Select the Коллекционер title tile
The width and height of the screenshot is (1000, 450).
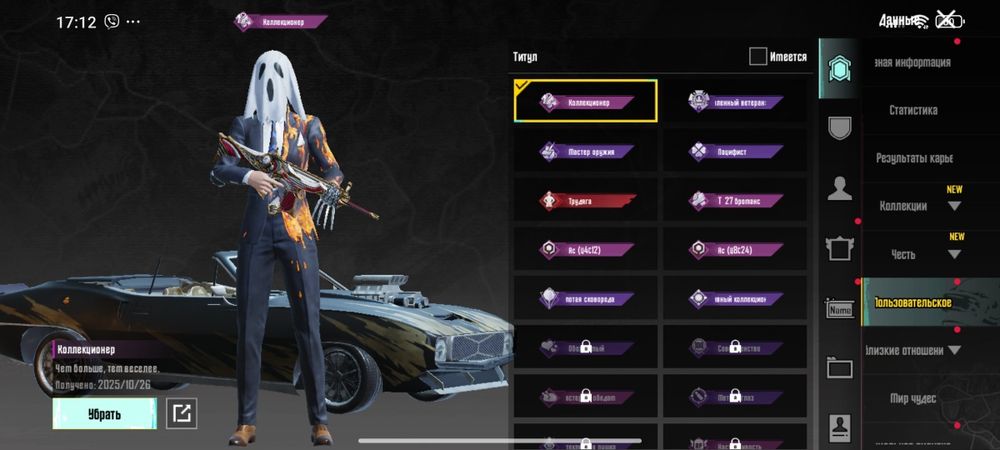586,101
